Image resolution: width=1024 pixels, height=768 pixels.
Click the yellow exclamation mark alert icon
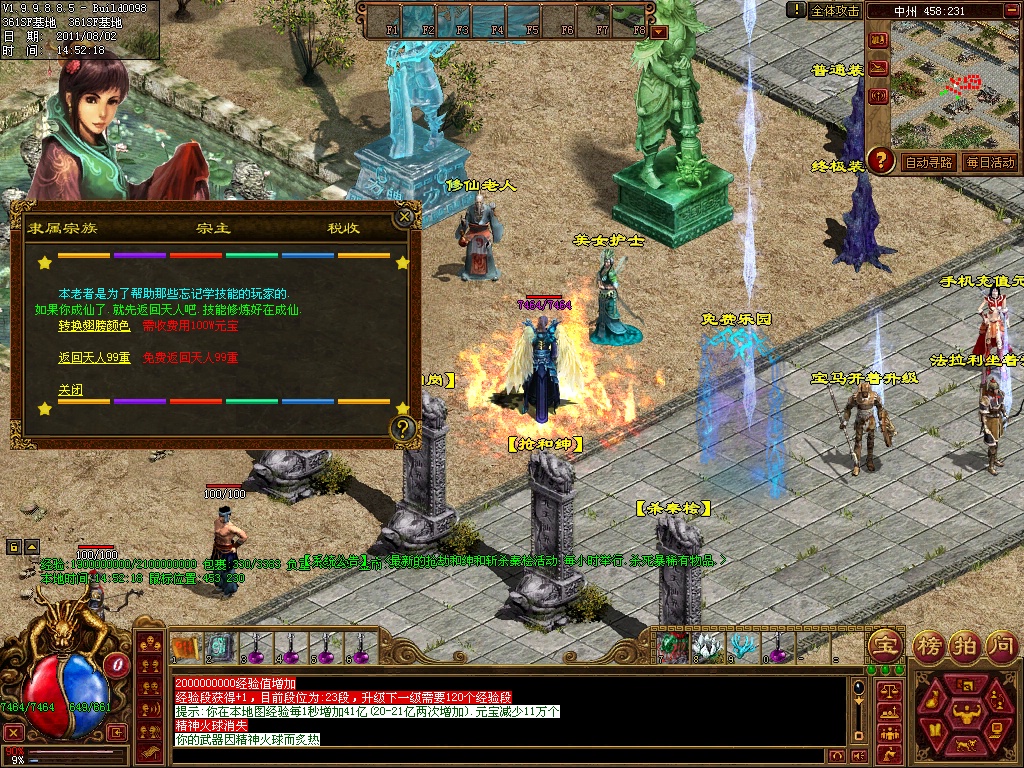[x=796, y=10]
